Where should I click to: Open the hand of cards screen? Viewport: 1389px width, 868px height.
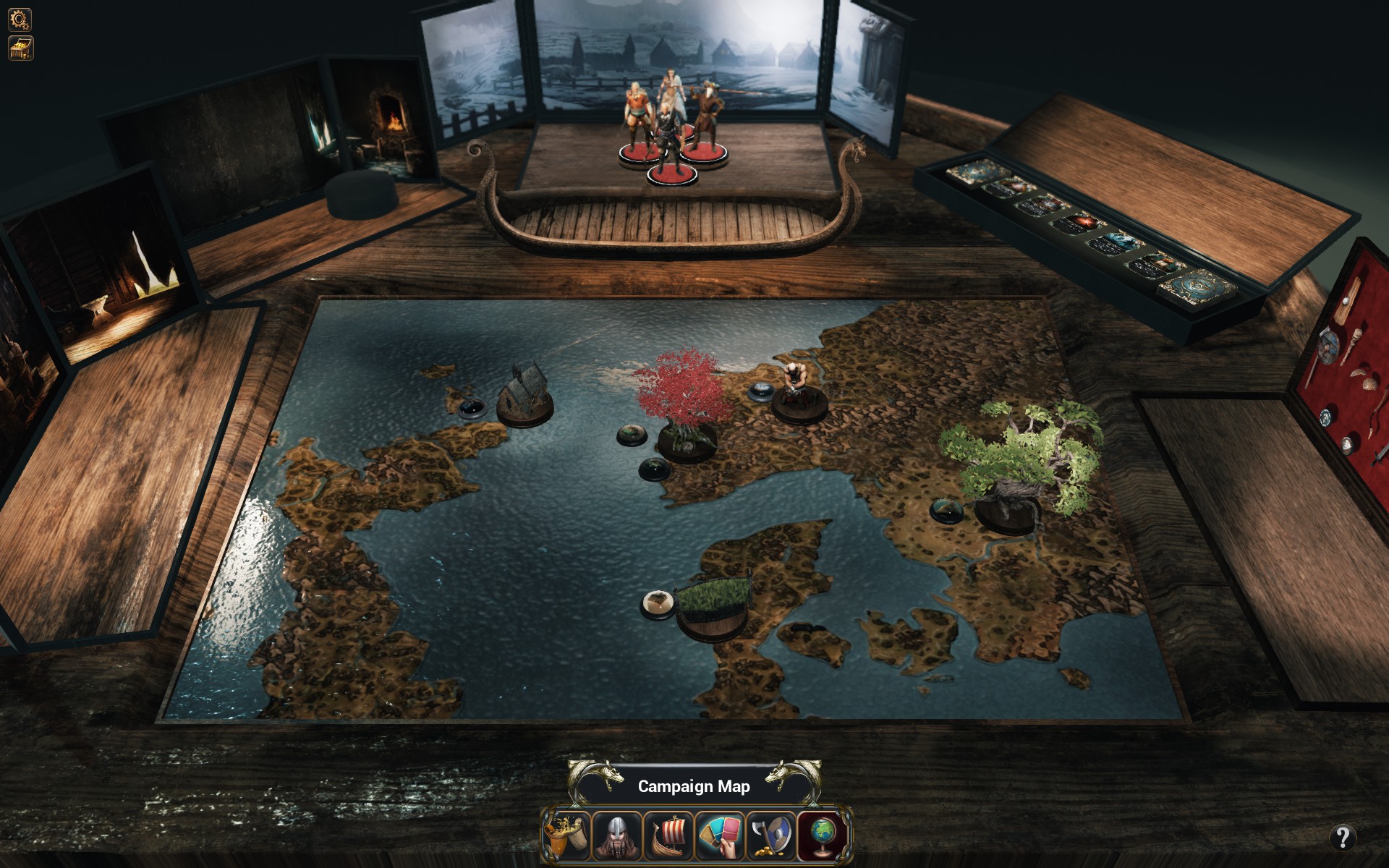720,835
